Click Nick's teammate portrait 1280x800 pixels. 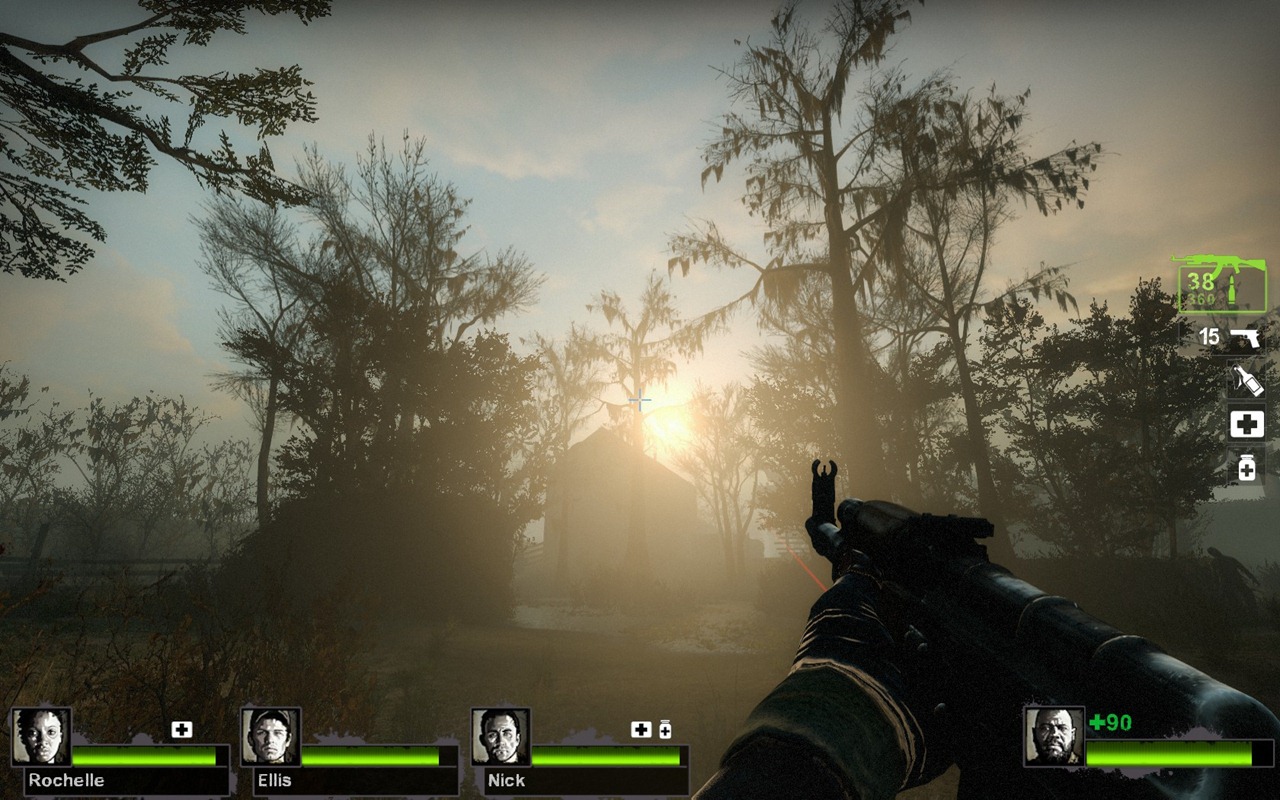click(501, 737)
